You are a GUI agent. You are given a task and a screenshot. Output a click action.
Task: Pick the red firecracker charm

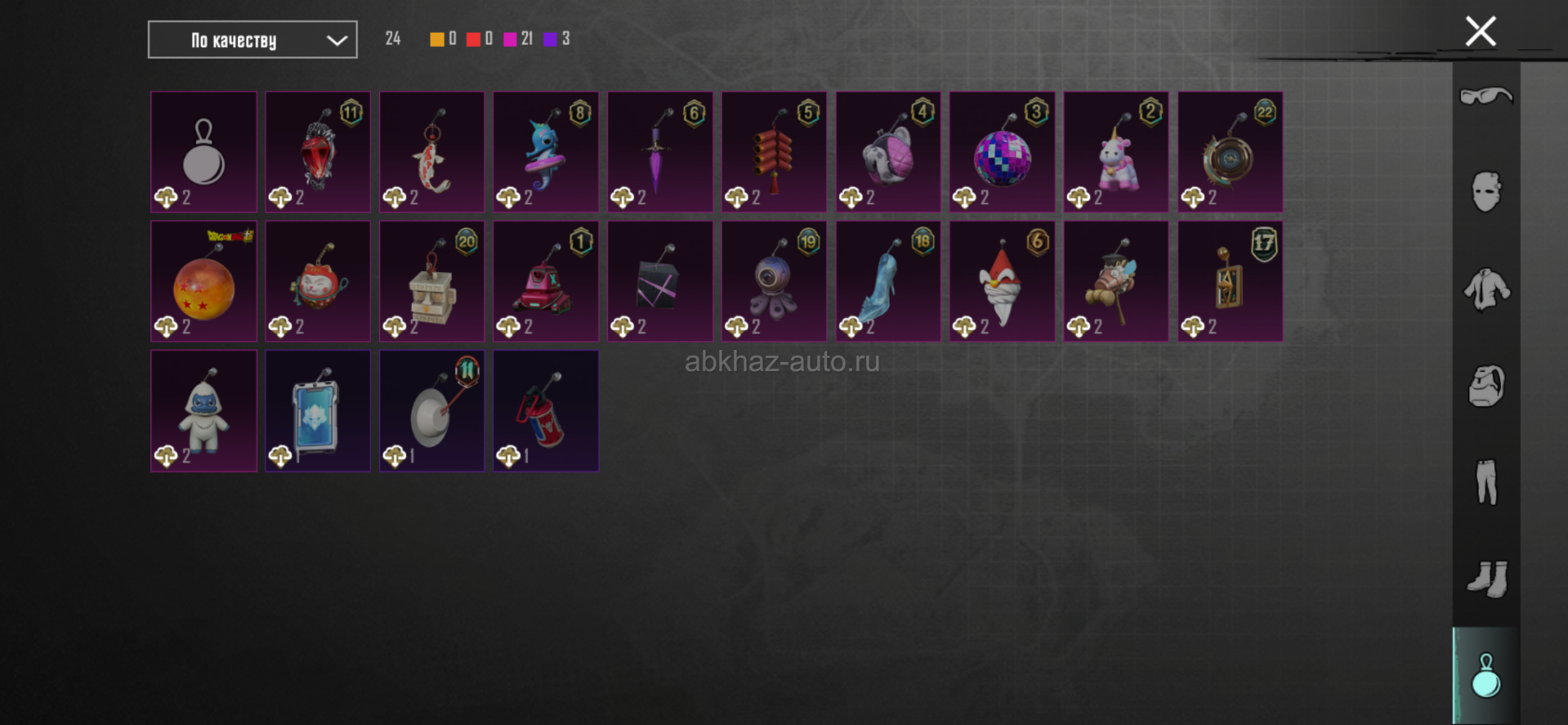[x=774, y=153]
